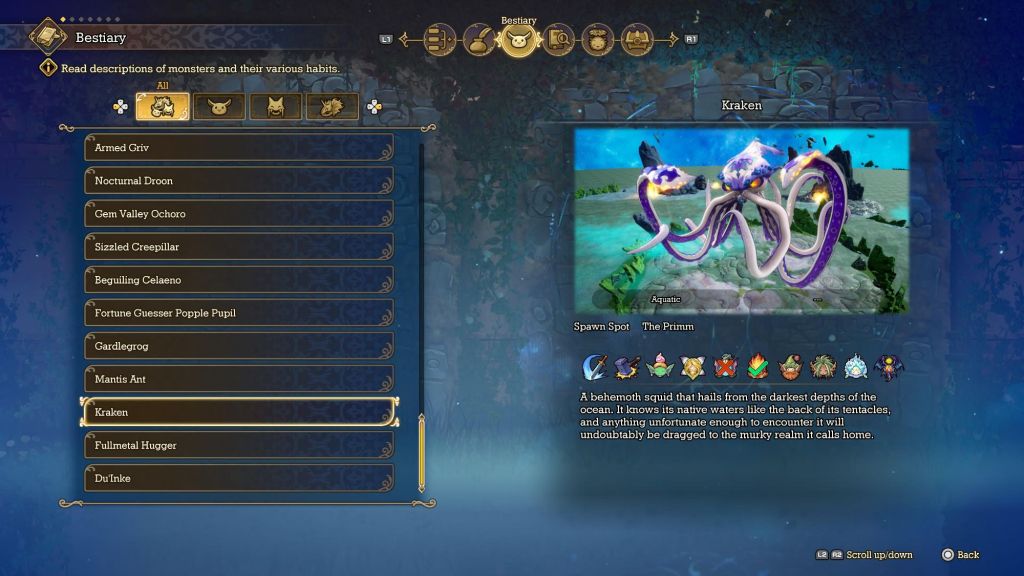Click the Kraken preview image
The height and width of the screenshot is (576, 1024).
[x=741, y=220]
